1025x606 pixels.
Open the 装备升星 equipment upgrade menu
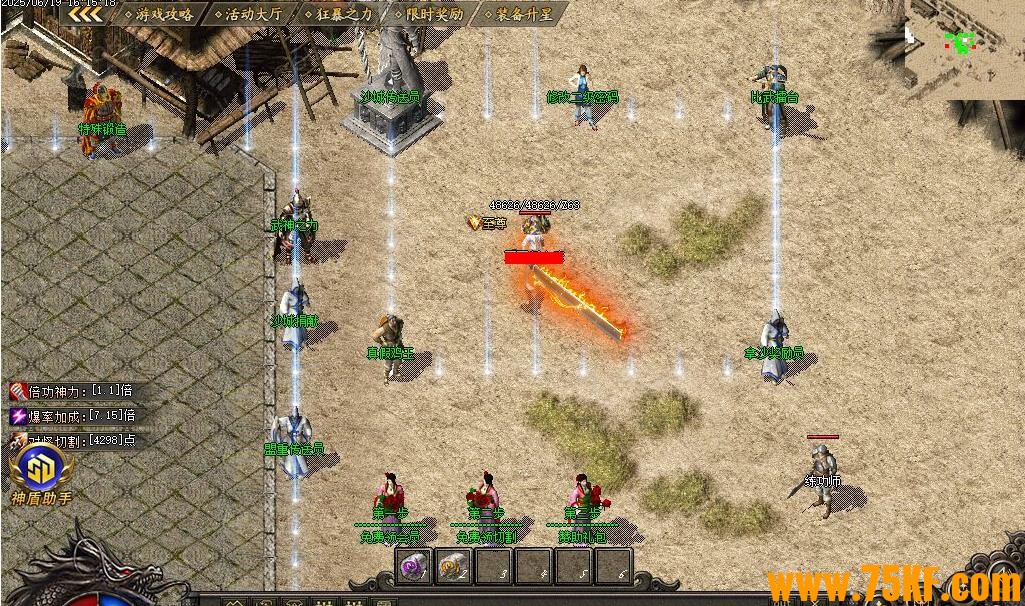pyautogui.click(x=516, y=14)
